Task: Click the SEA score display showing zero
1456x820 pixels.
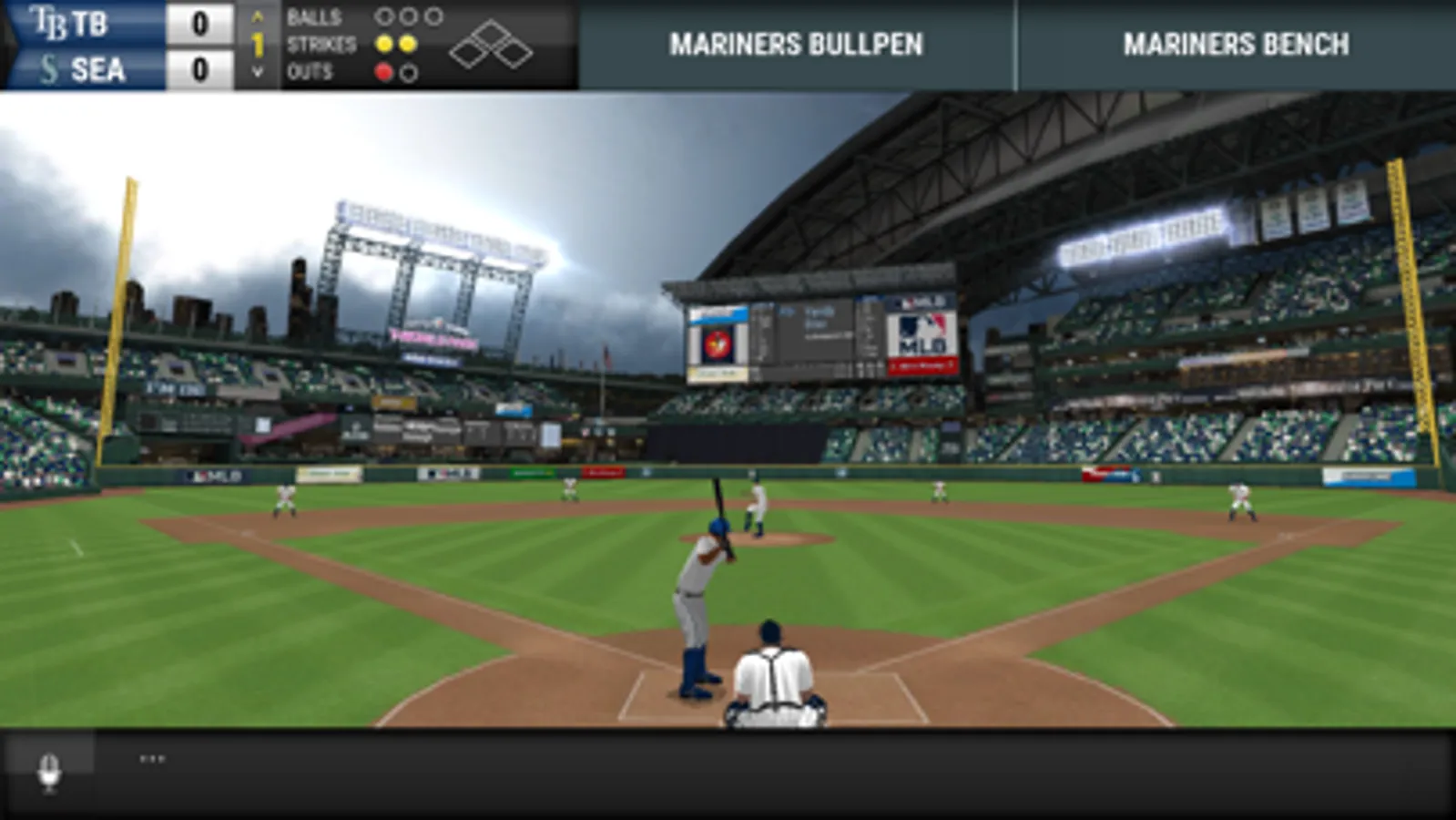Action: (x=202, y=67)
